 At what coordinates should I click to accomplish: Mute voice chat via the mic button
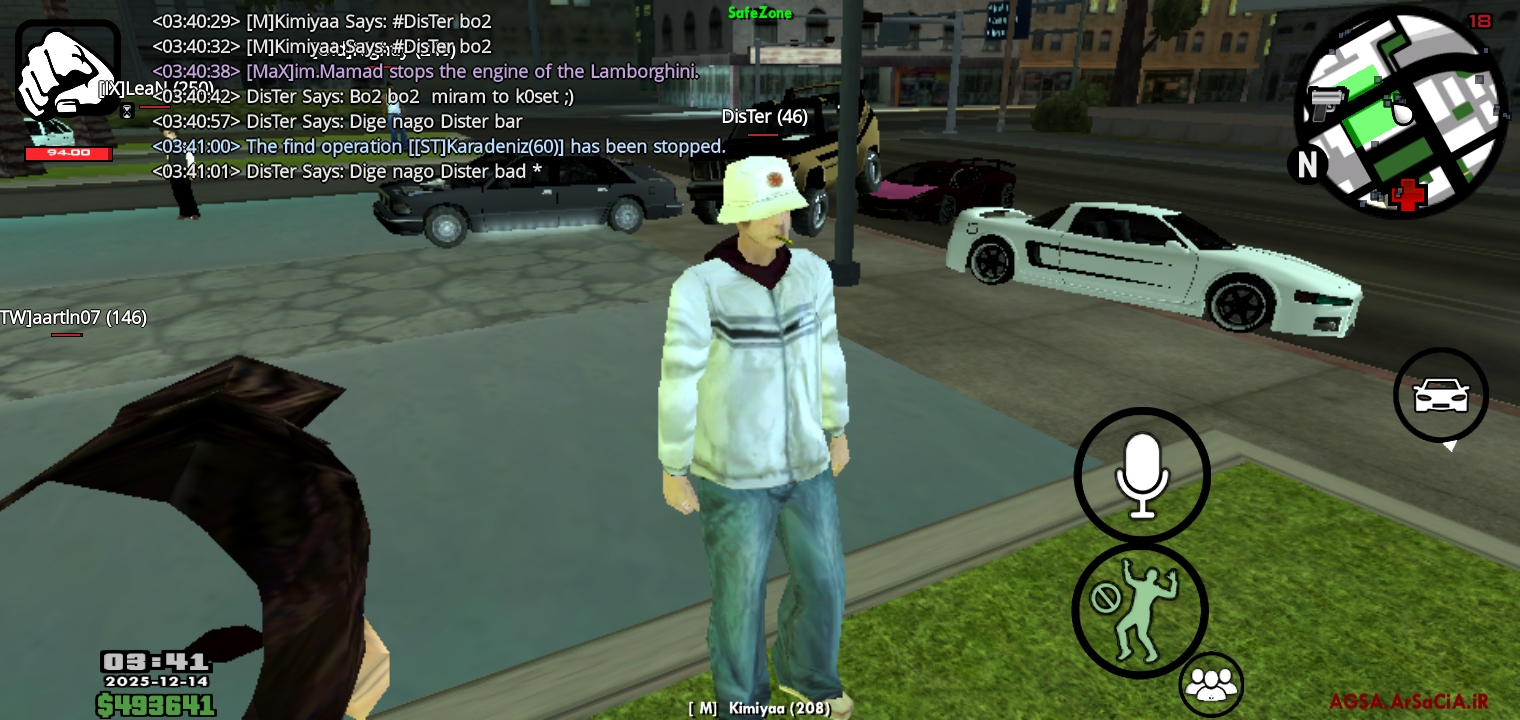pos(1142,474)
